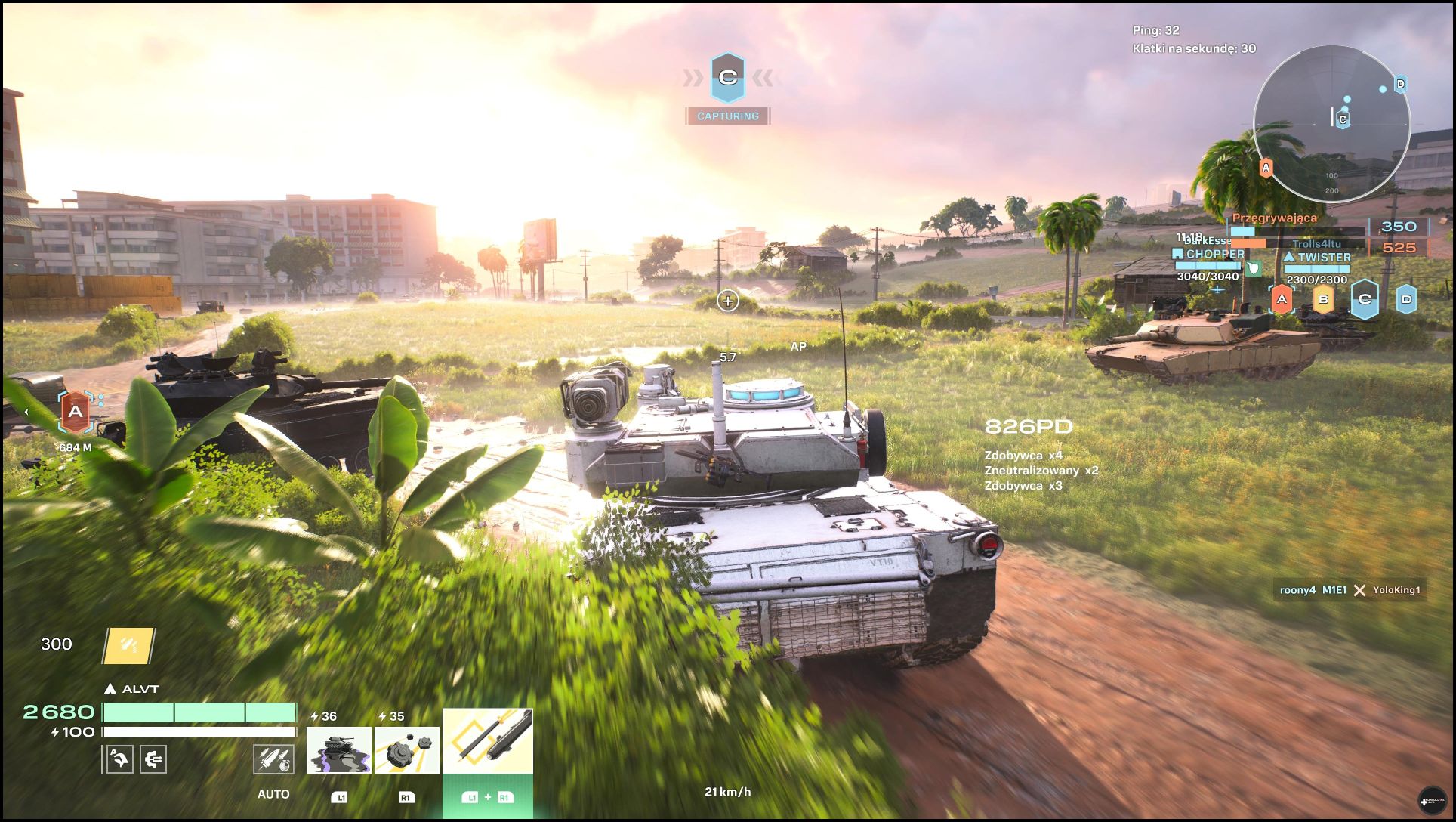This screenshot has width=1456, height=822.
Task: Select the C capture point at top center
Action: pos(727,77)
